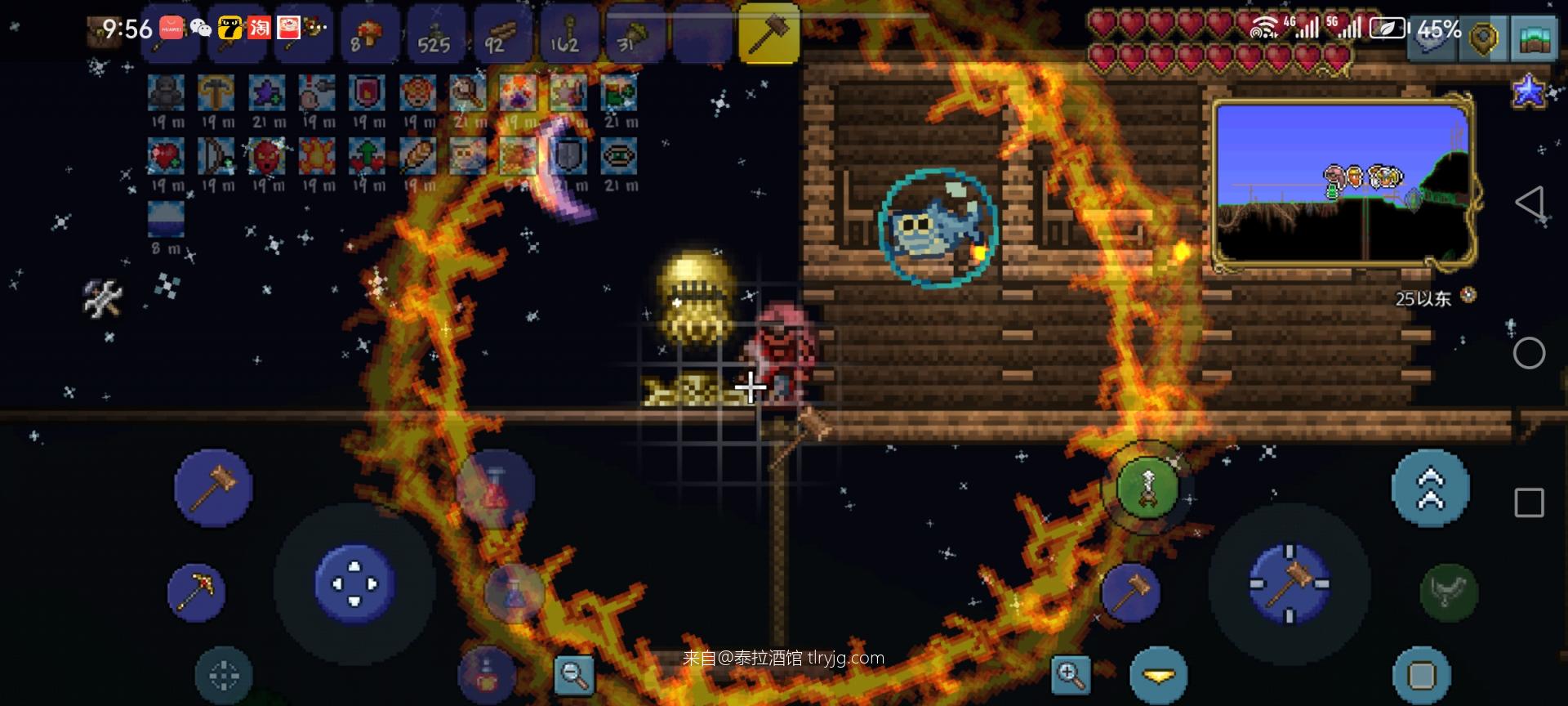
Task: Use the quick mana potion button
Action: pyautogui.click(x=513, y=591)
